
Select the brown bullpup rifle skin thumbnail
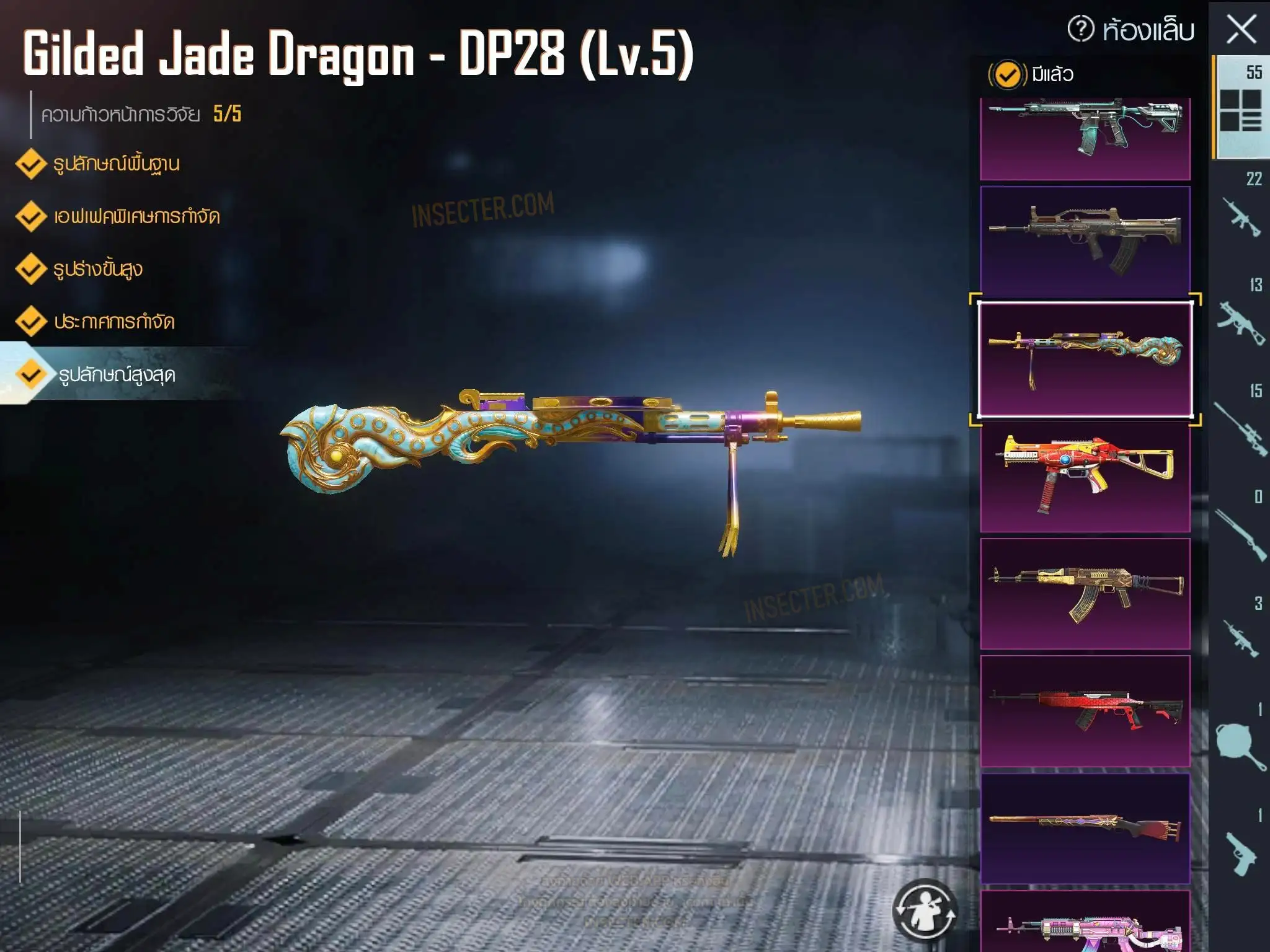[1085, 240]
